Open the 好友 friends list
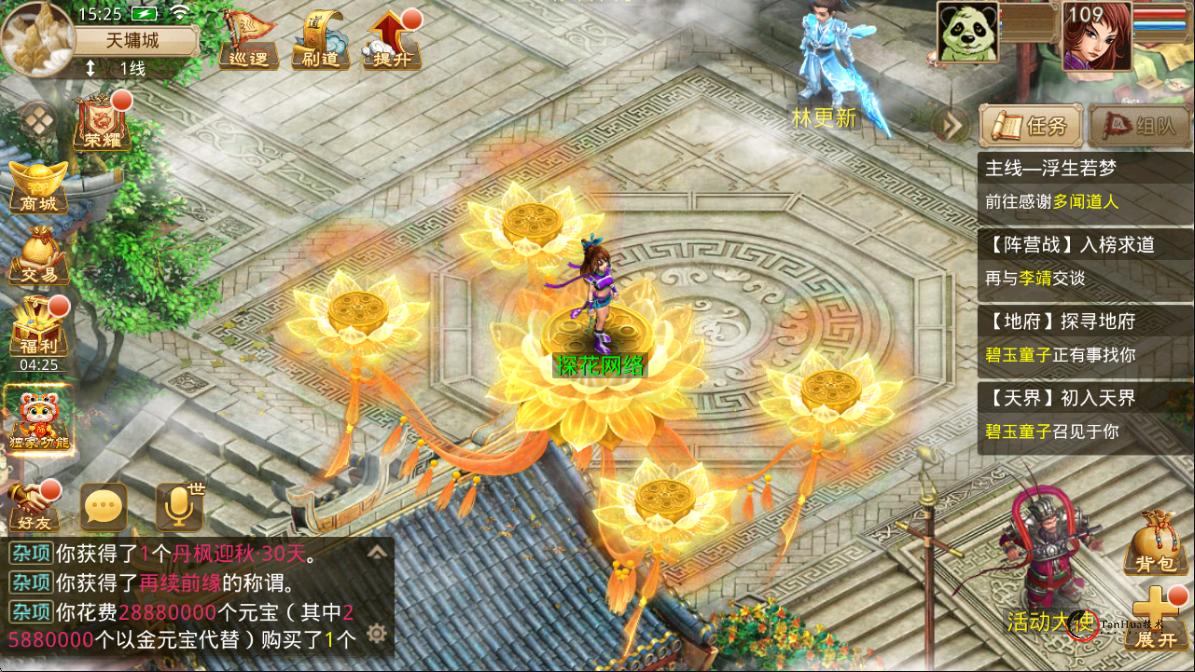Screen dimensions: 1195x672 [x=33, y=507]
